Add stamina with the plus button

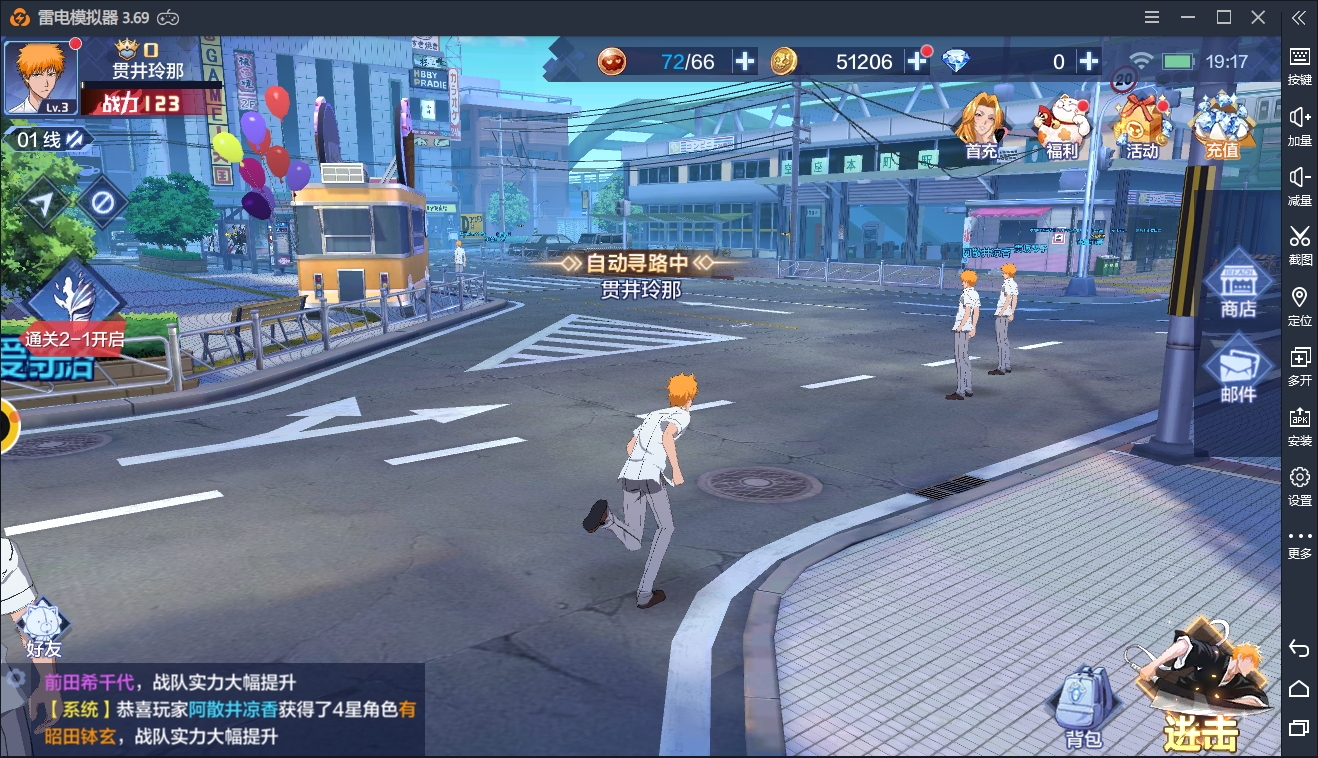point(745,61)
